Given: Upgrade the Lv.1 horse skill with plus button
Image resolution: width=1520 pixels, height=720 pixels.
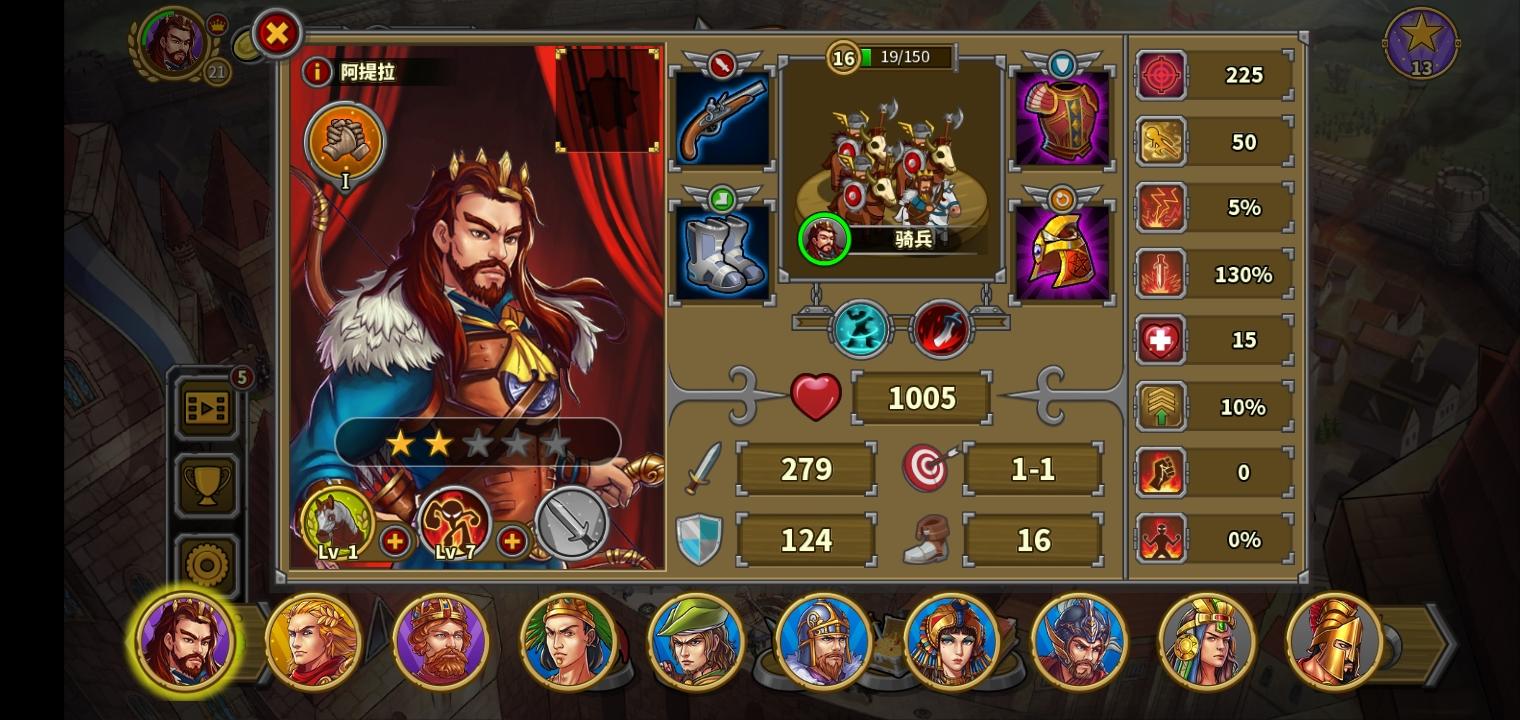Looking at the screenshot, I should pyautogui.click(x=396, y=542).
